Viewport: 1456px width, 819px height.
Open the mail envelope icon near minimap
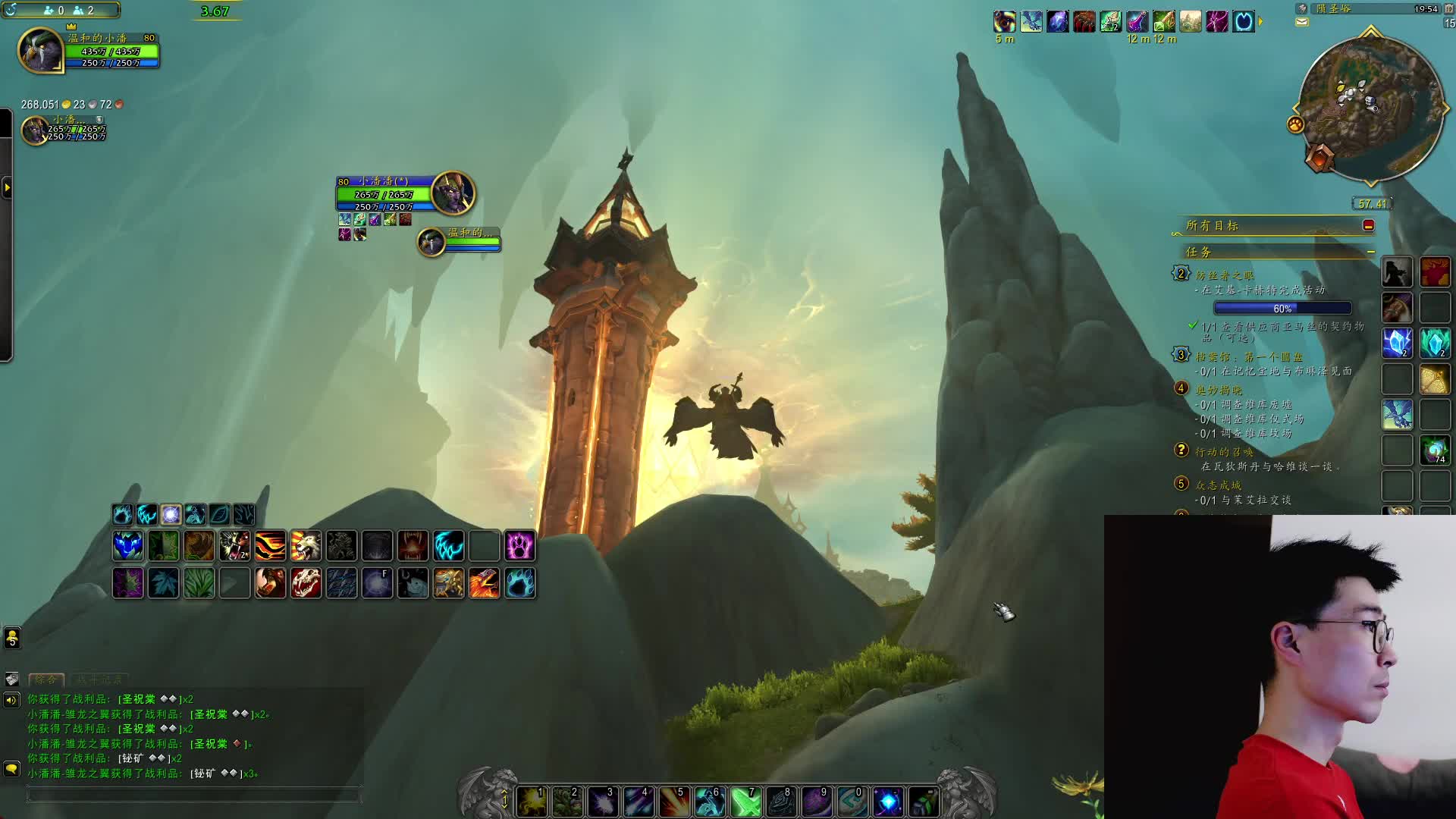point(1302,22)
